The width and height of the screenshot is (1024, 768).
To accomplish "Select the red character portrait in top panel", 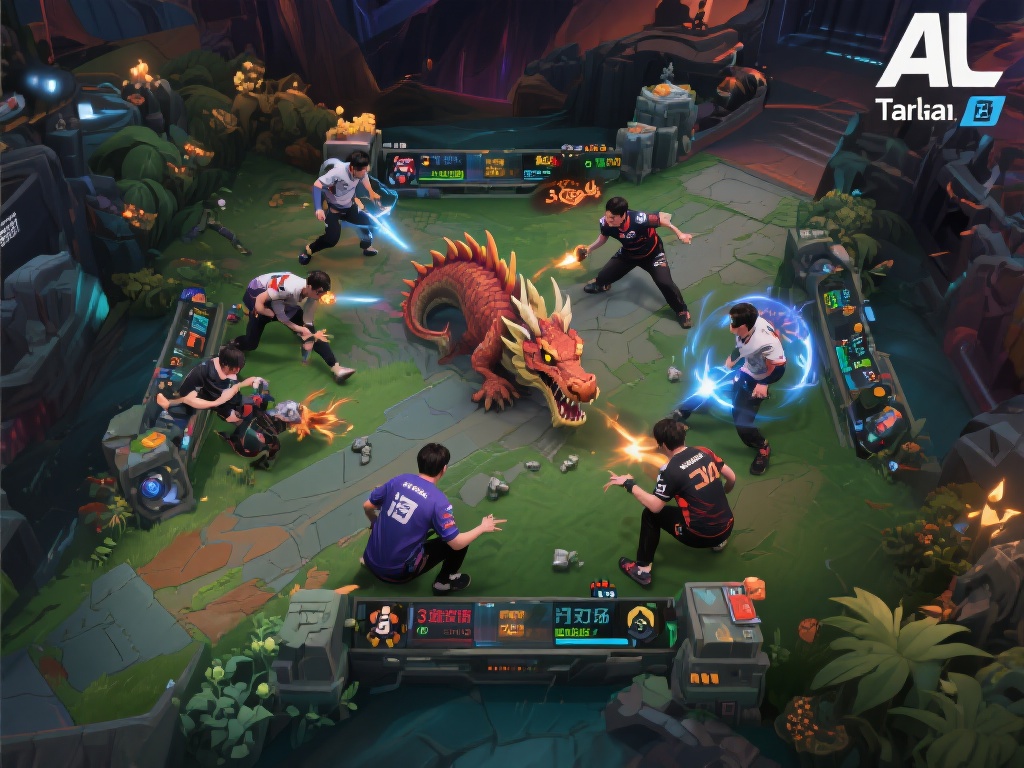I will coord(403,167).
